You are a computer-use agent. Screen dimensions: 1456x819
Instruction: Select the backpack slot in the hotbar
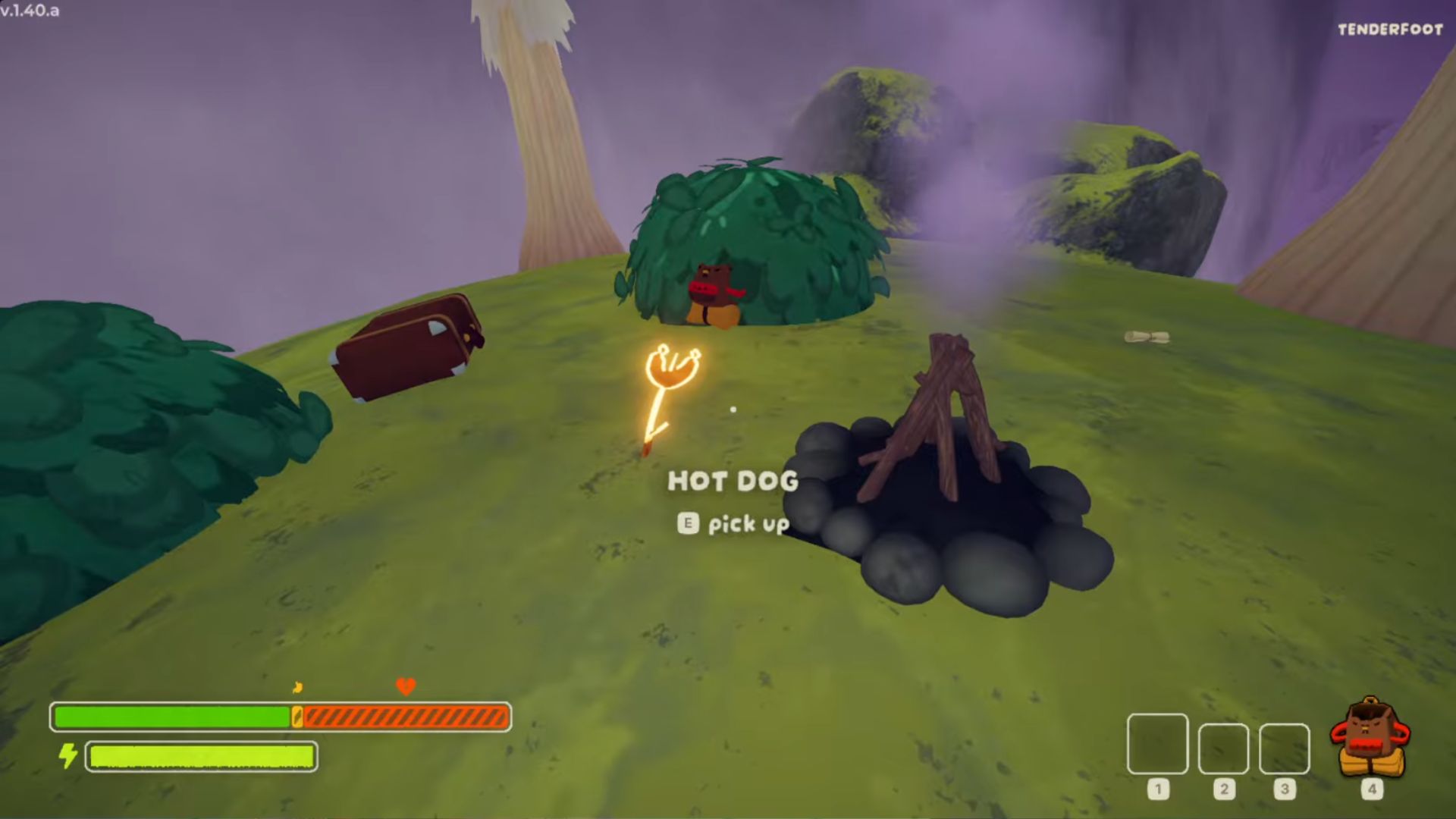click(x=1370, y=740)
